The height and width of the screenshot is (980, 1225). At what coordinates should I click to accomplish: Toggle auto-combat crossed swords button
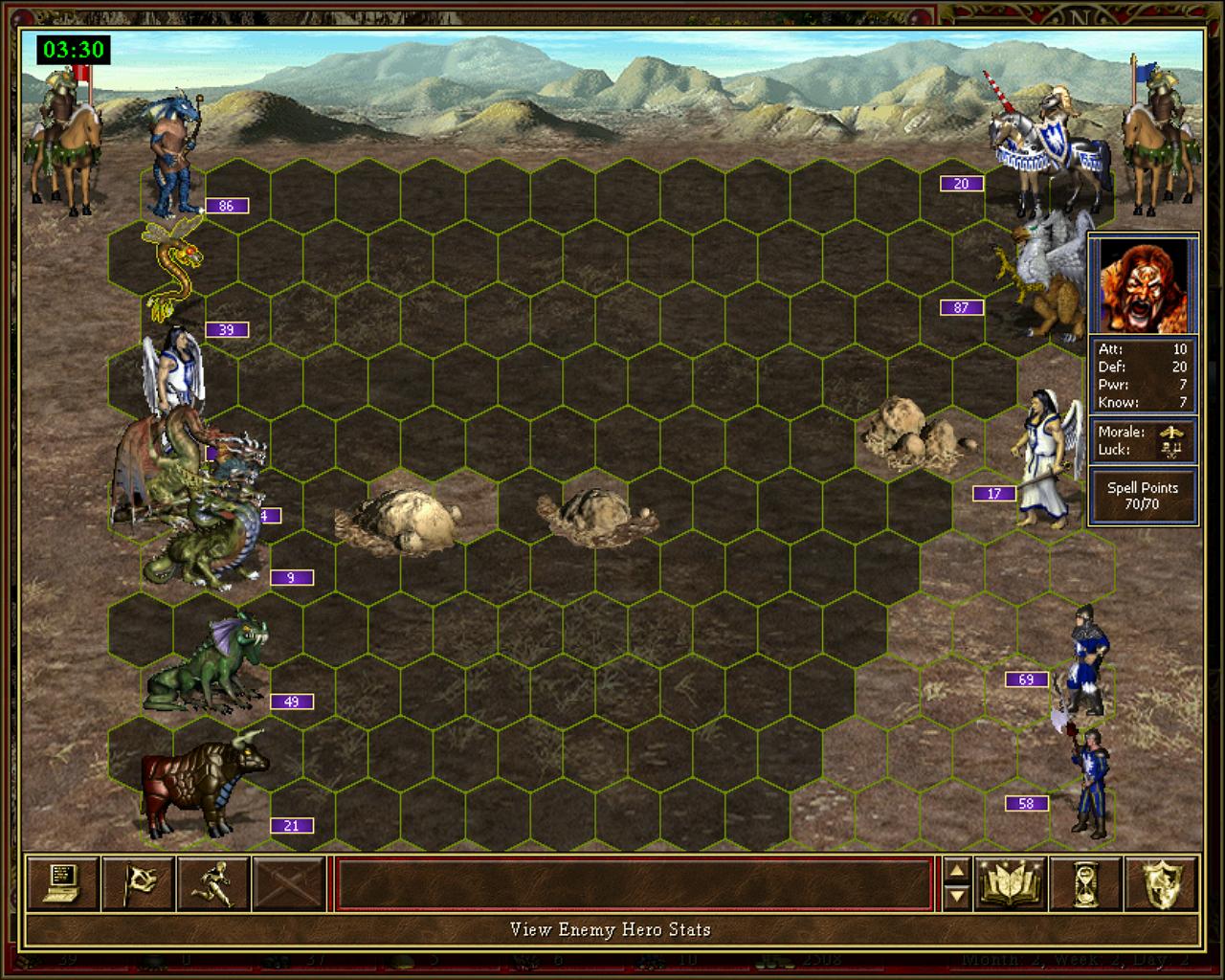289,882
